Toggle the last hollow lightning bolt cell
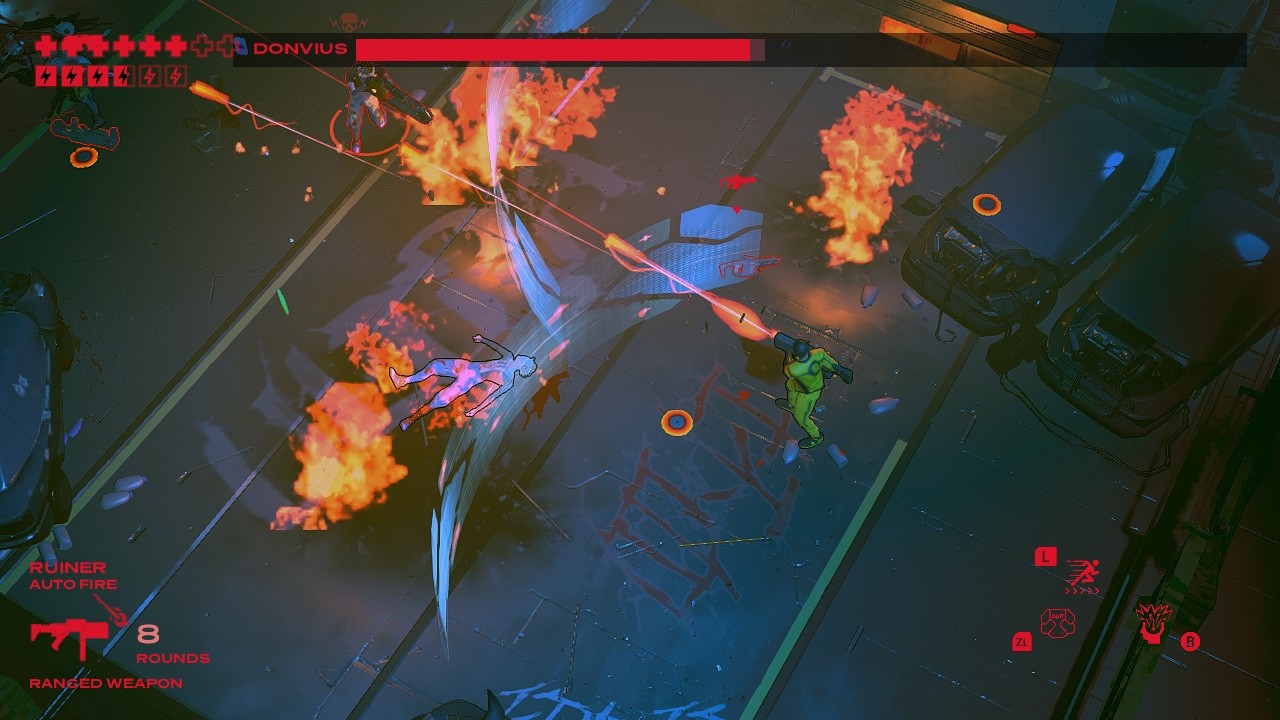Viewport: 1280px width, 720px height. pyautogui.click(x=174, y=75)
